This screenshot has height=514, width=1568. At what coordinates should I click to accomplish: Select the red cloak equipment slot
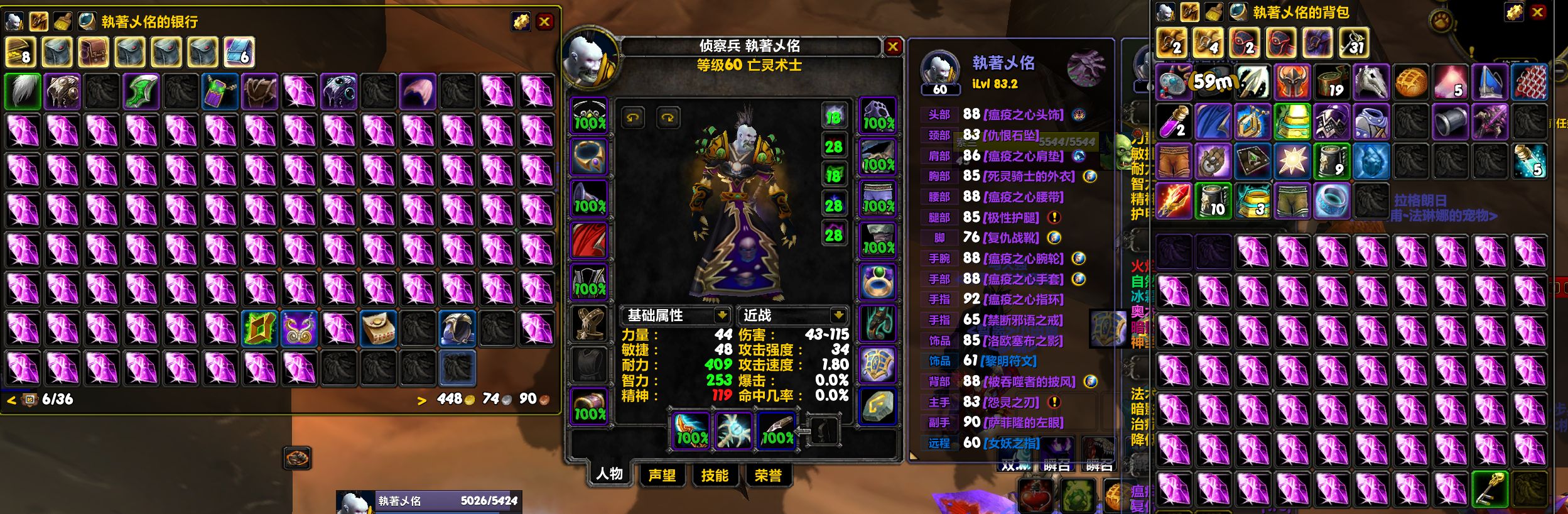coord(589,240)
